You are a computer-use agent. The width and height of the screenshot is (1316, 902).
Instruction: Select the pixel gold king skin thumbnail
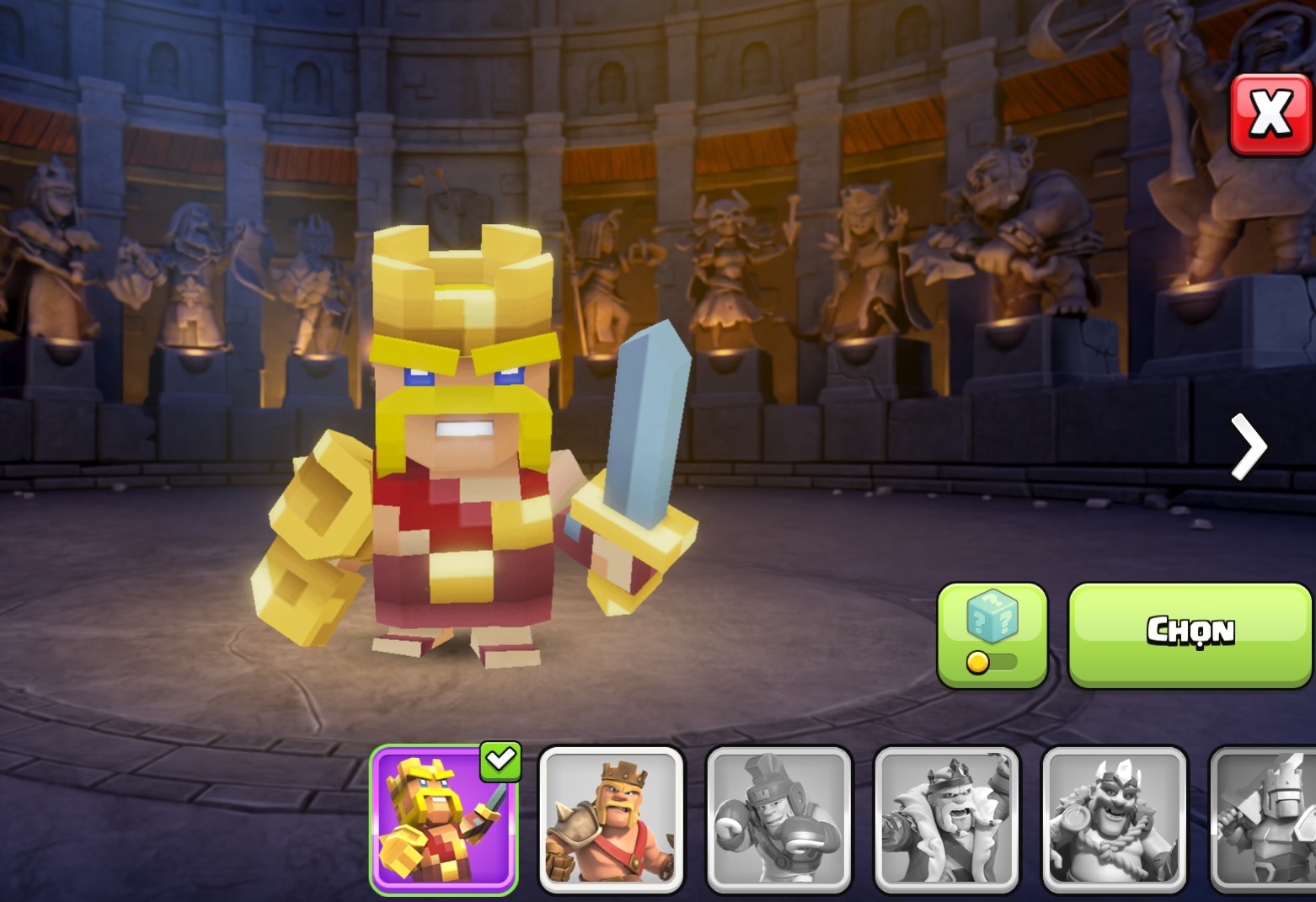pyautogui.click(x=443, y=820)
